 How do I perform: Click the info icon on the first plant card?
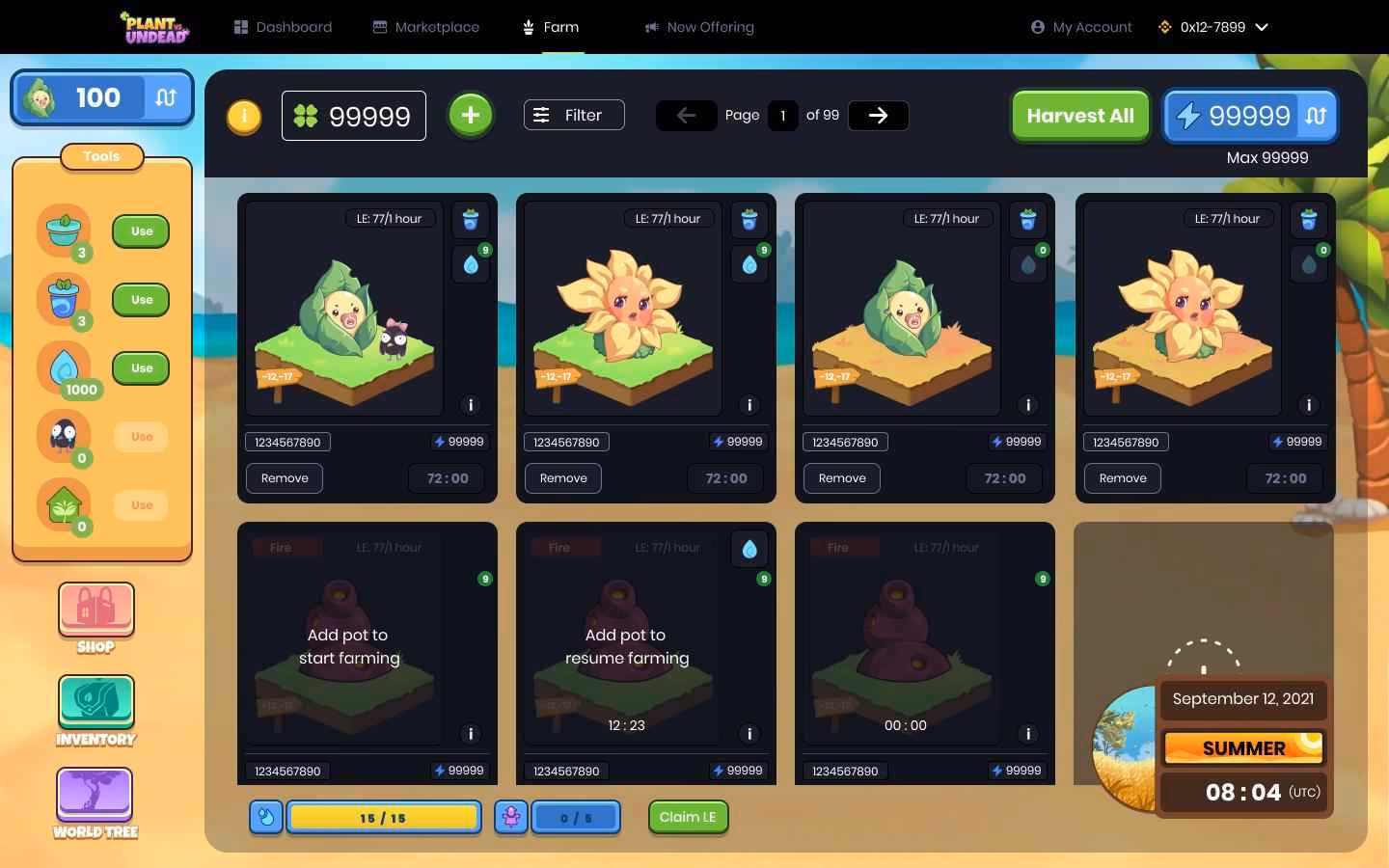[471, 405]
